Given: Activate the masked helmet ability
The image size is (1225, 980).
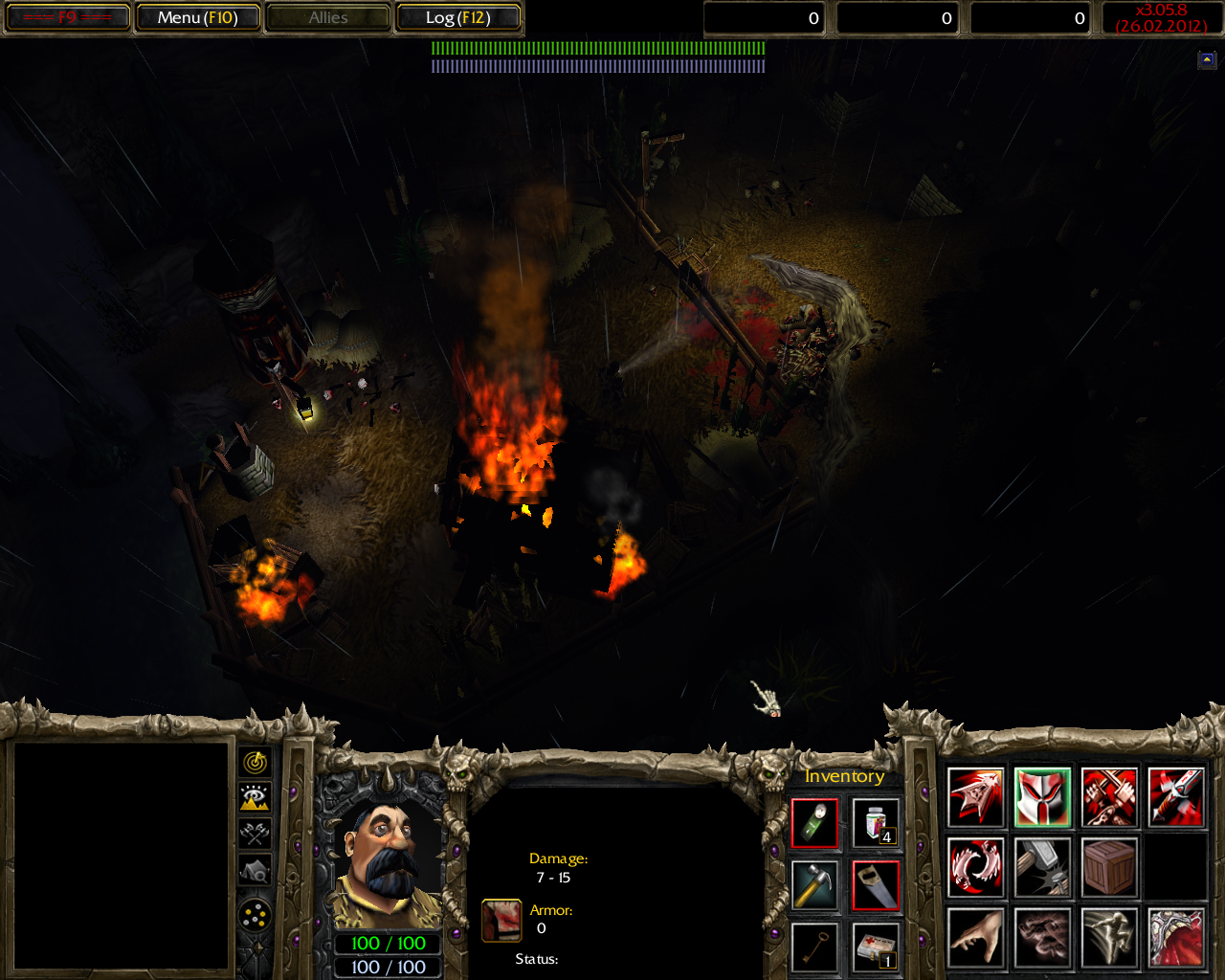Looking at the screenshot, I should click(x=1042, y=796).
